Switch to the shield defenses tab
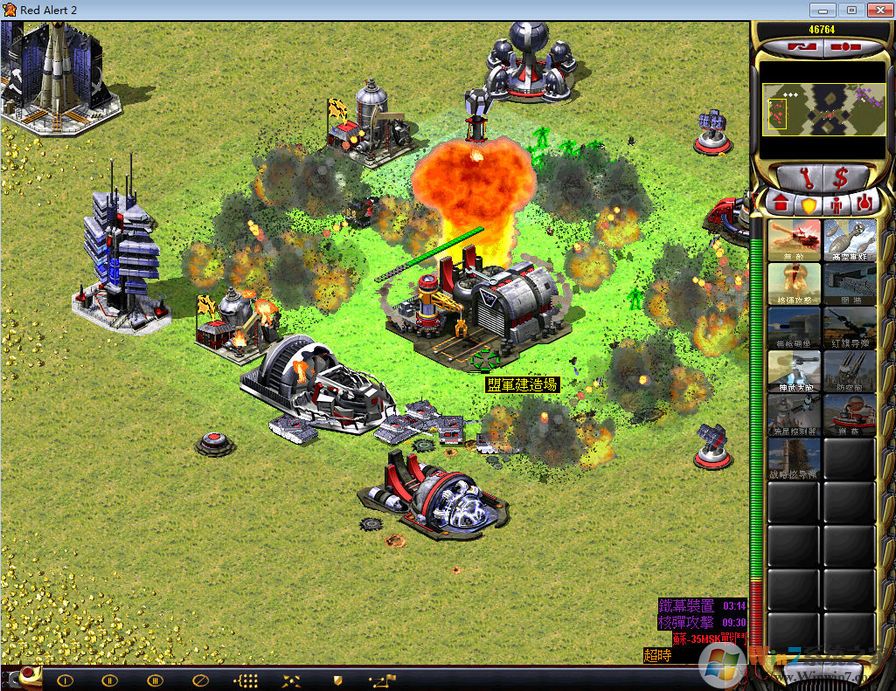This screenshot has height=691, width=896. 807,204
